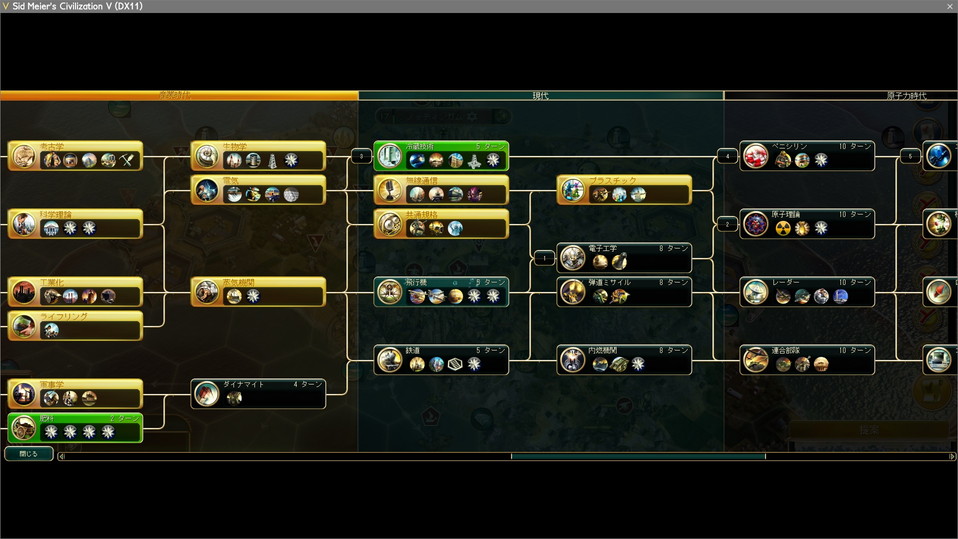Select the 考古学 (Archaeology) technology box

(76, 155)
